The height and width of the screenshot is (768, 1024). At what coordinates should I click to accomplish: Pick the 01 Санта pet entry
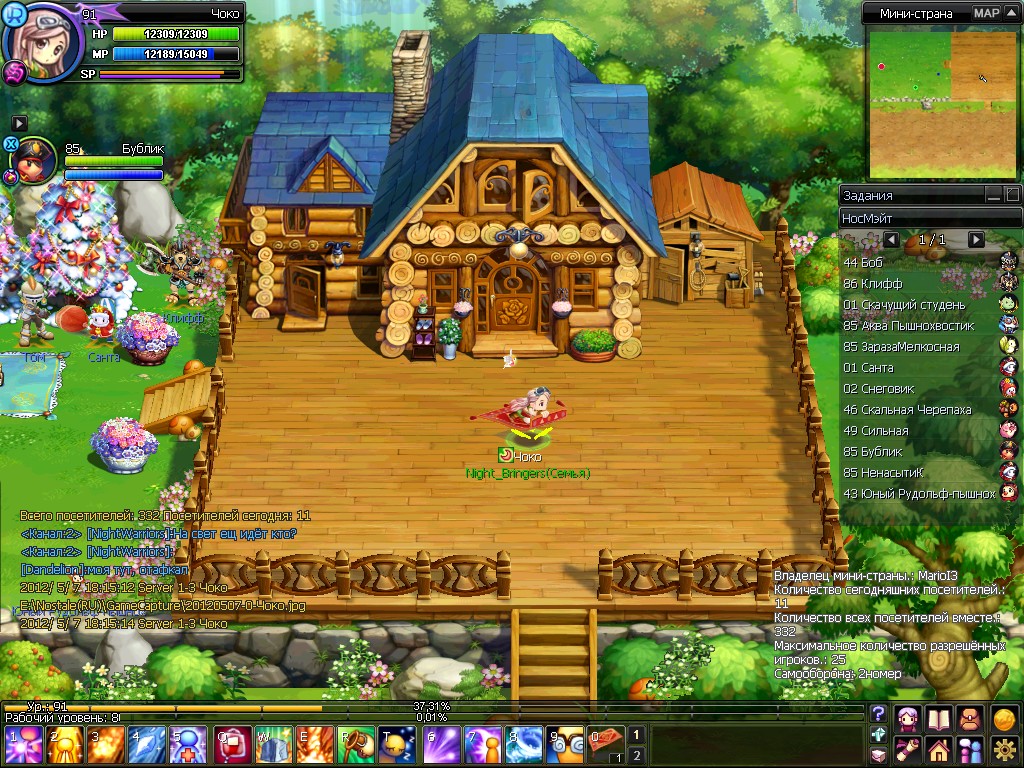coord(868,367)
